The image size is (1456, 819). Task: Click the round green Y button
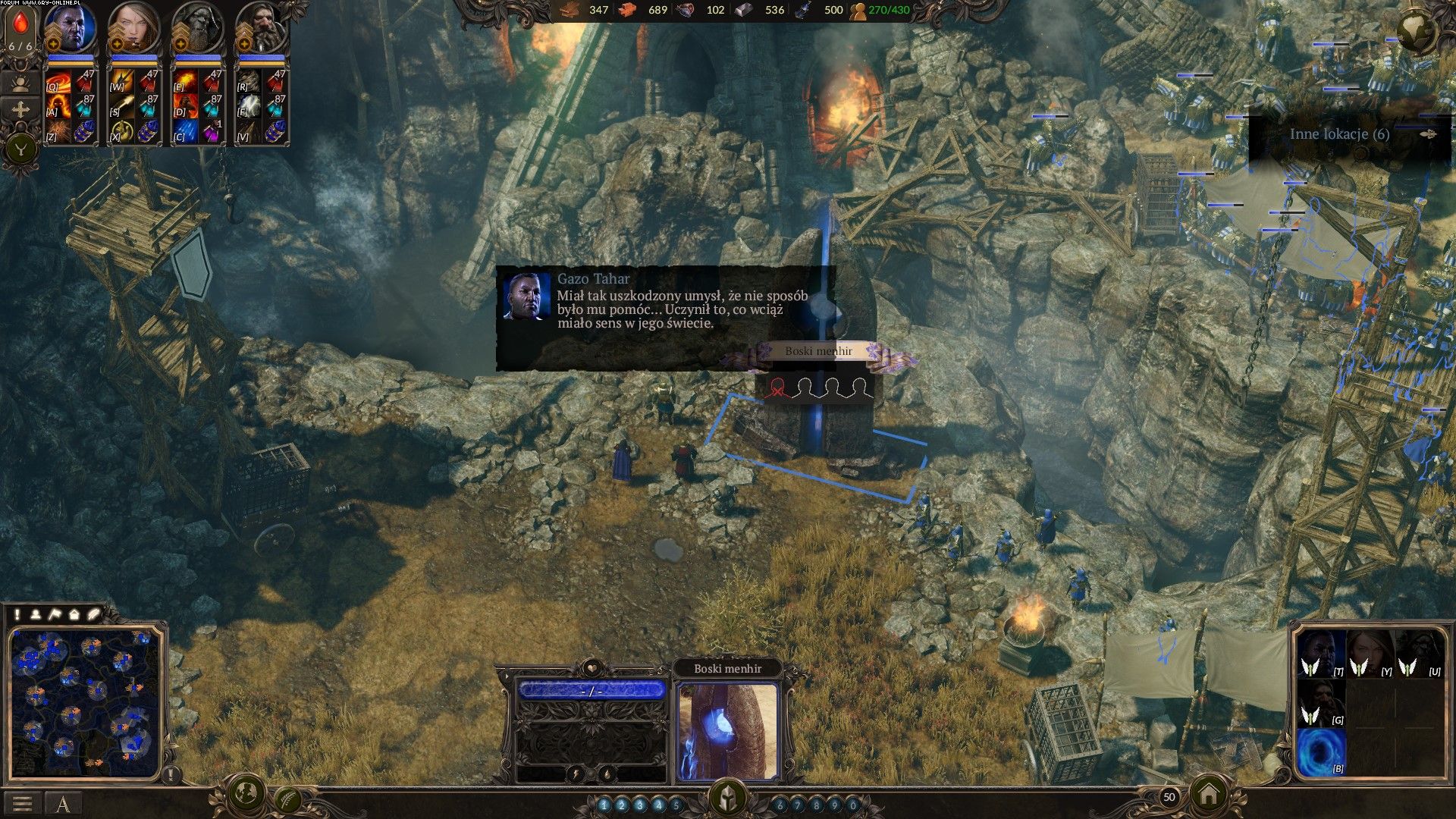21,149
